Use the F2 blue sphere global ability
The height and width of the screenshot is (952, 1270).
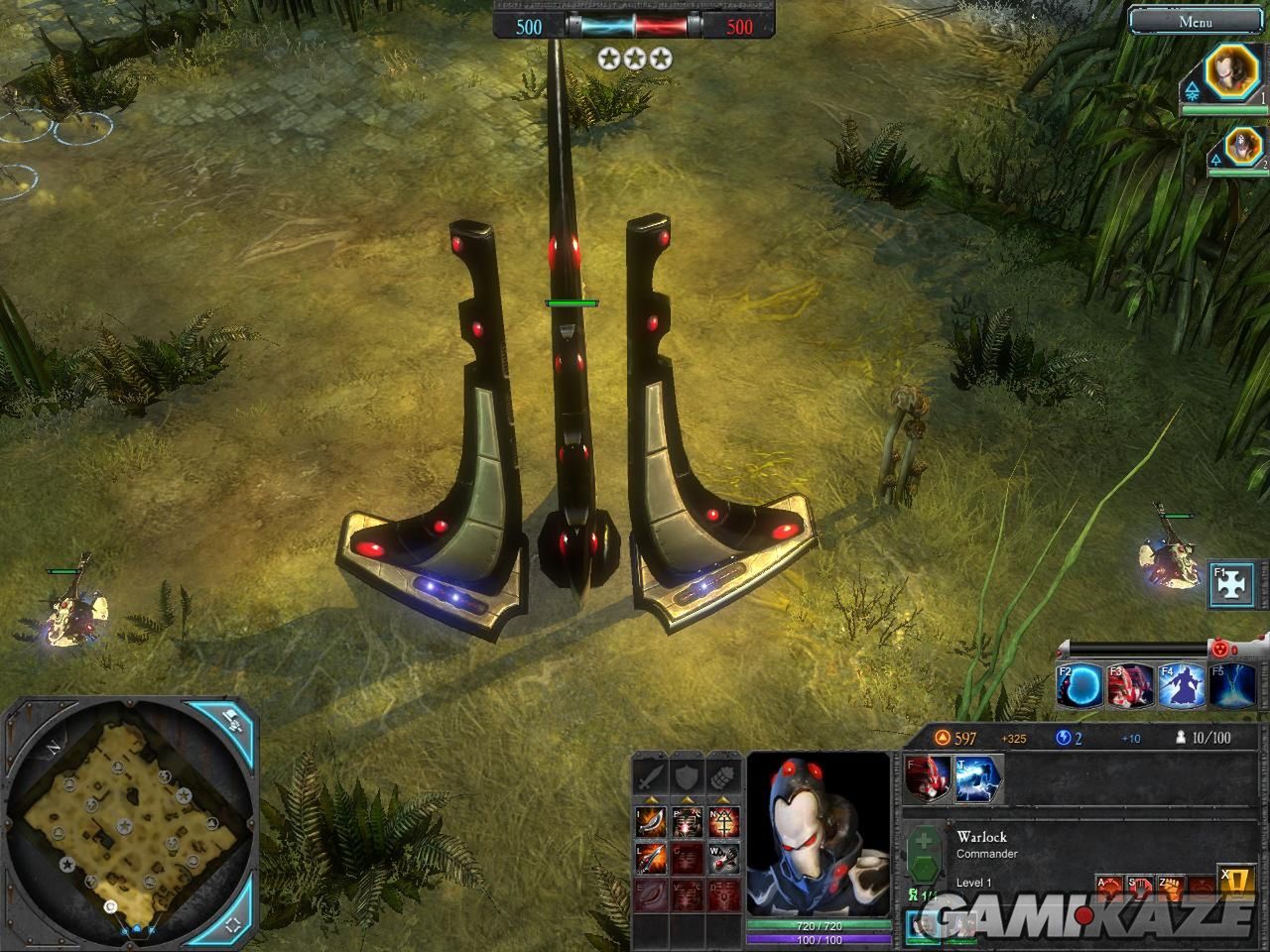[x=1079, y=686]
